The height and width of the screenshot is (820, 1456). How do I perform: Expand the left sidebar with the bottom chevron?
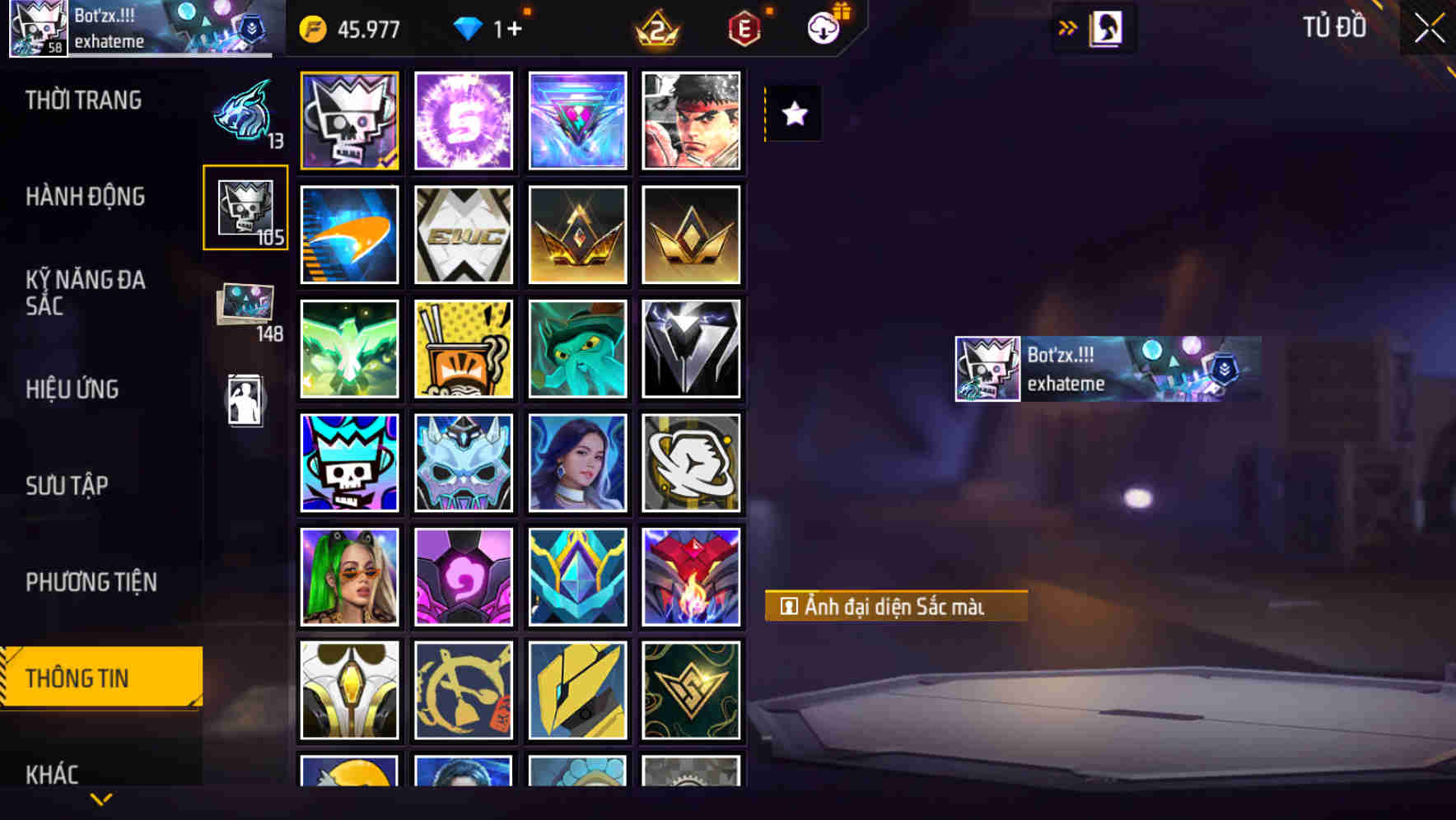(x=100, y=797)
